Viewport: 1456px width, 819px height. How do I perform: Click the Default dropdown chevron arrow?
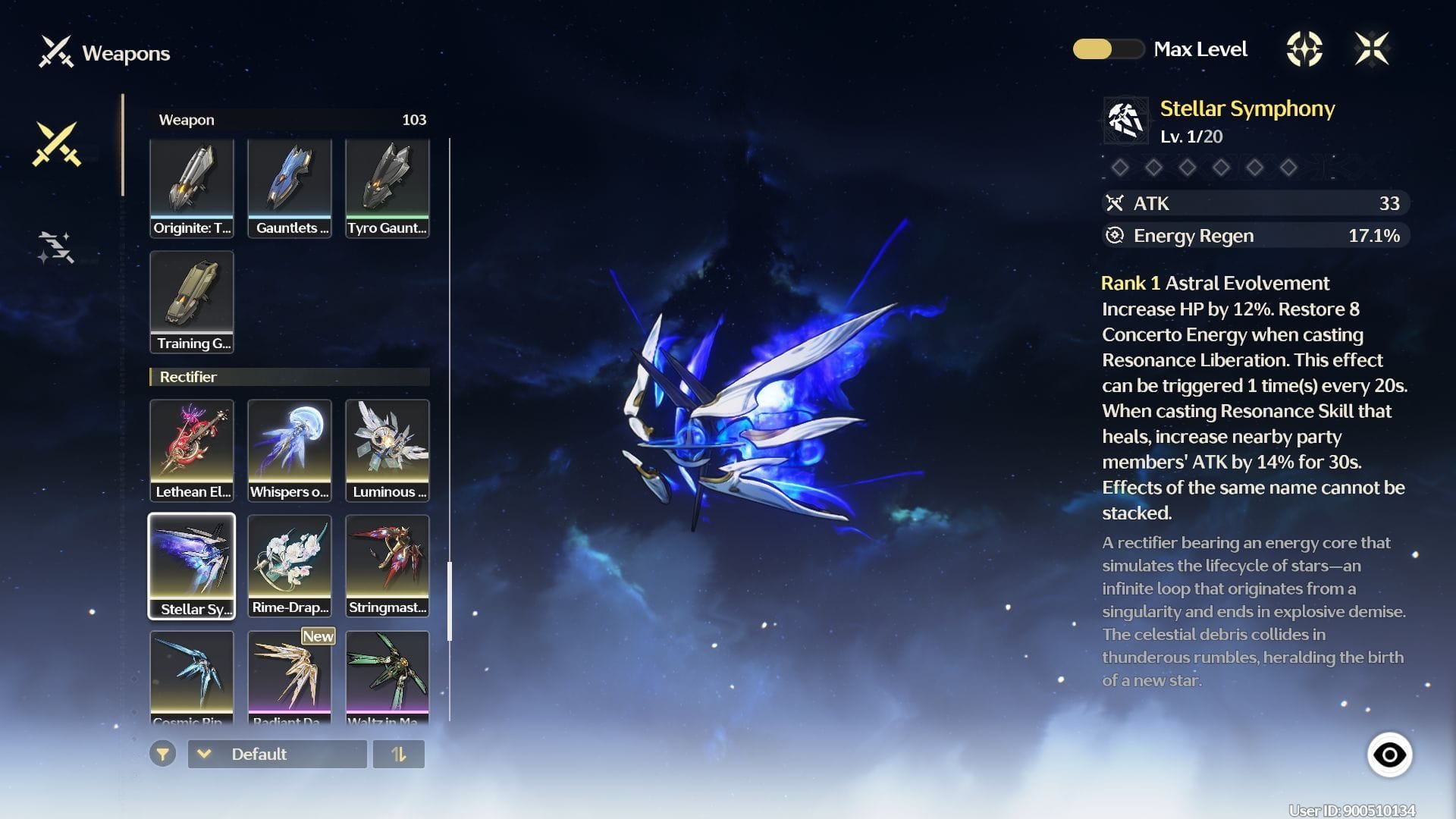tap(203, 754)
